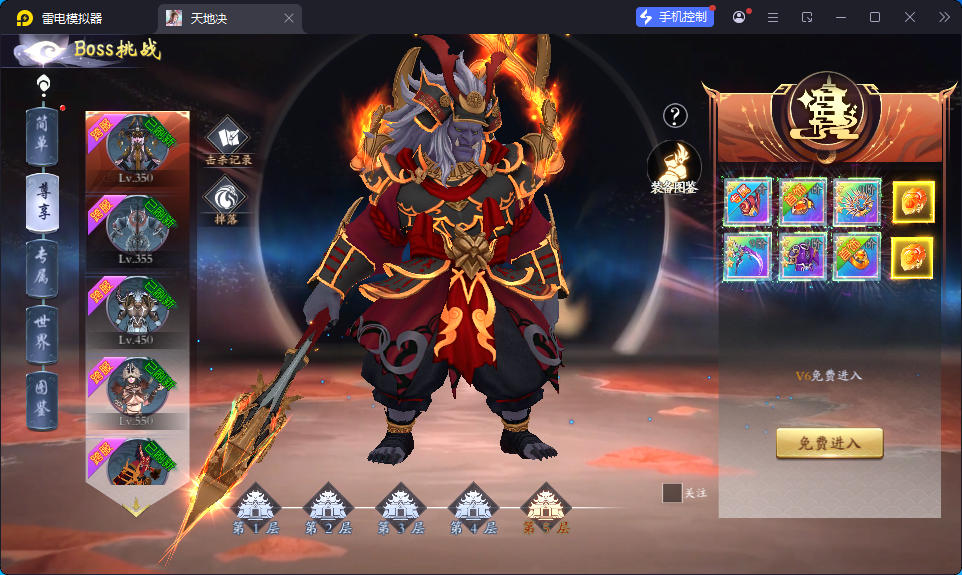Open the 专属 boss tab
Viewport: 962px width, 575px height.
pyautogui.click(x=41, y=266)
